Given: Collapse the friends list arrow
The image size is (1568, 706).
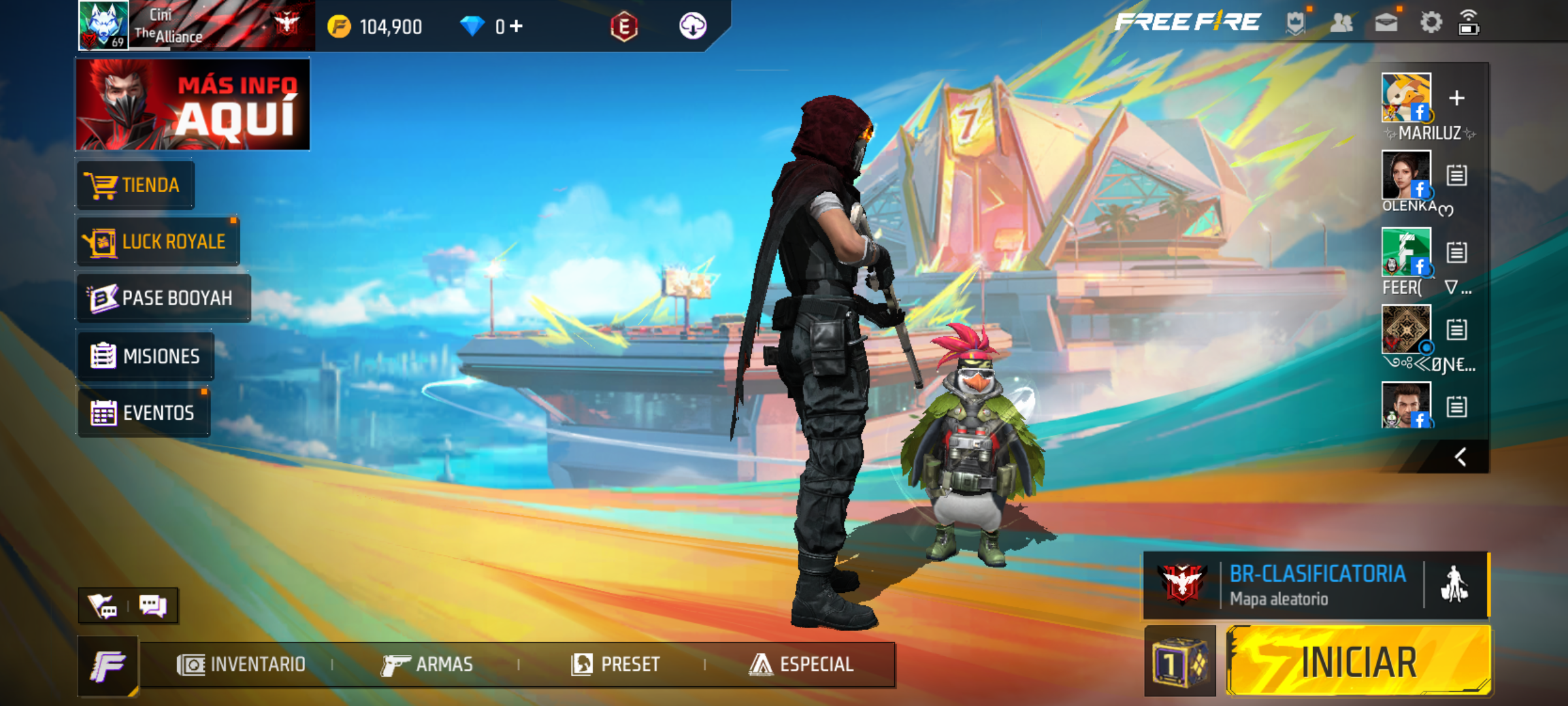Looking at the screenshot, I should 1460,457.
